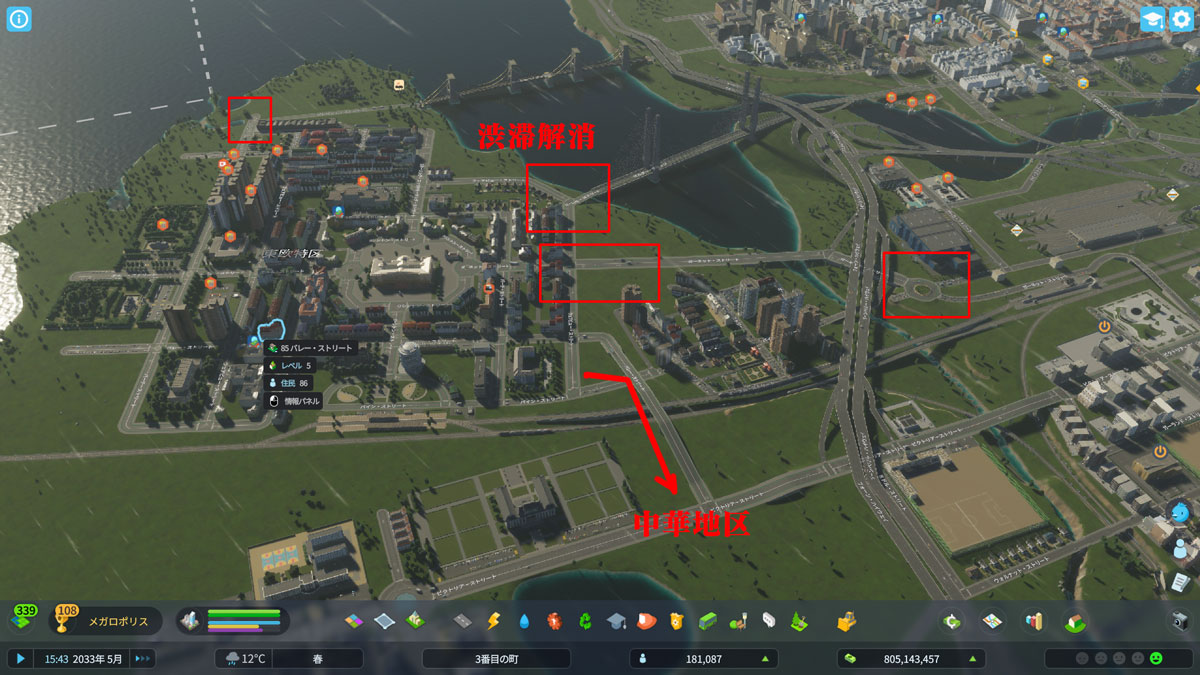The height and width of the screenshot is (675, 1200).
Task: Open the city economy money panel
Action: coord(910,659)
